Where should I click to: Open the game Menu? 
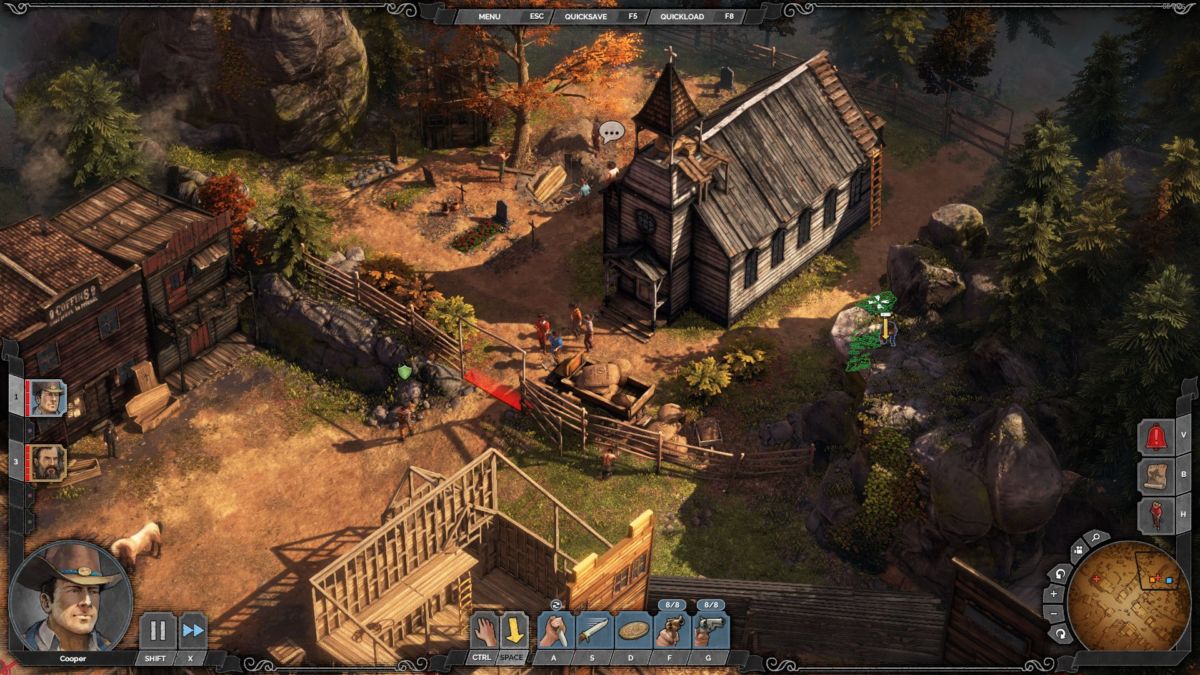(489, 16)
